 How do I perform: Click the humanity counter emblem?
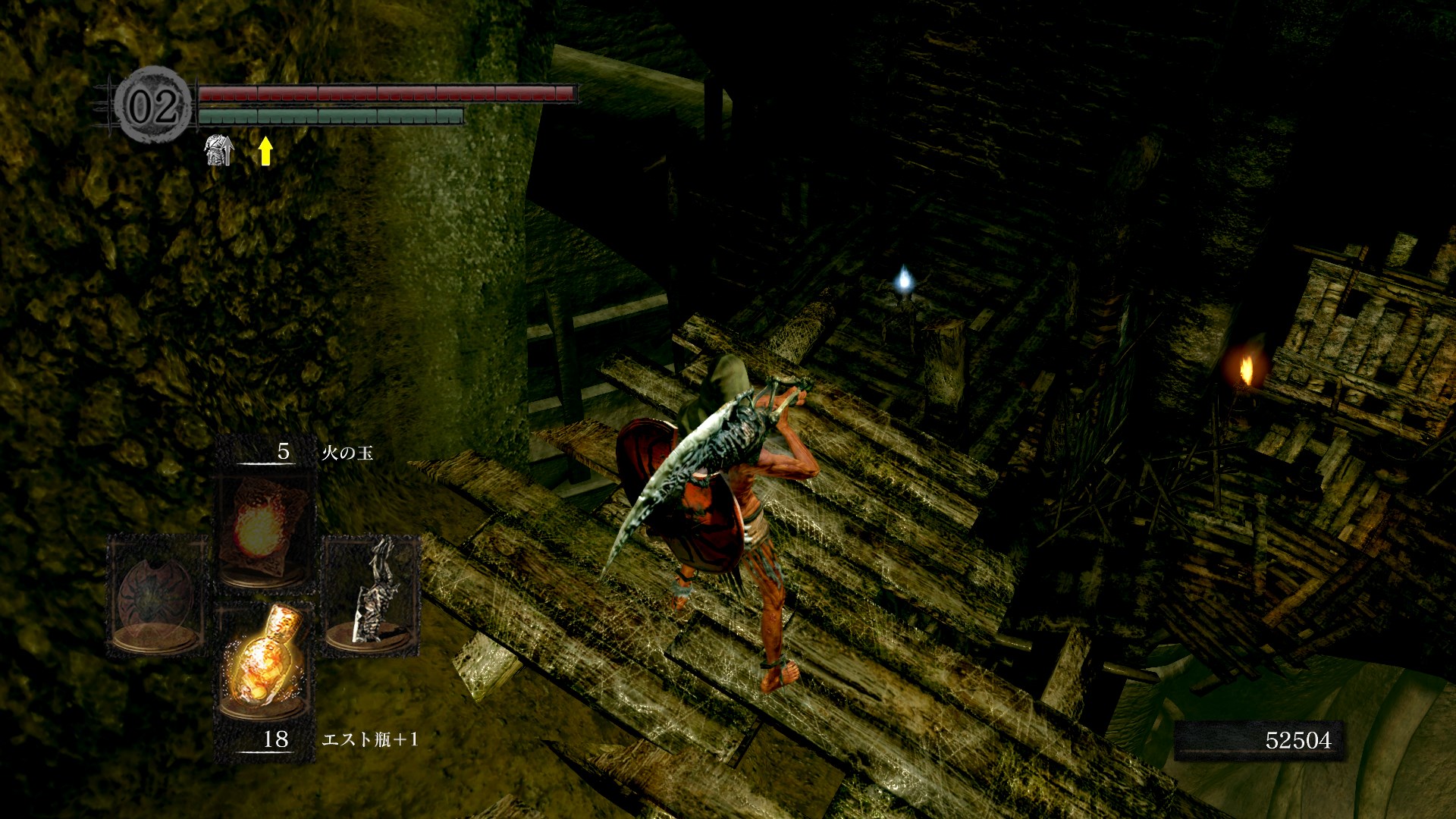point(153,105)
